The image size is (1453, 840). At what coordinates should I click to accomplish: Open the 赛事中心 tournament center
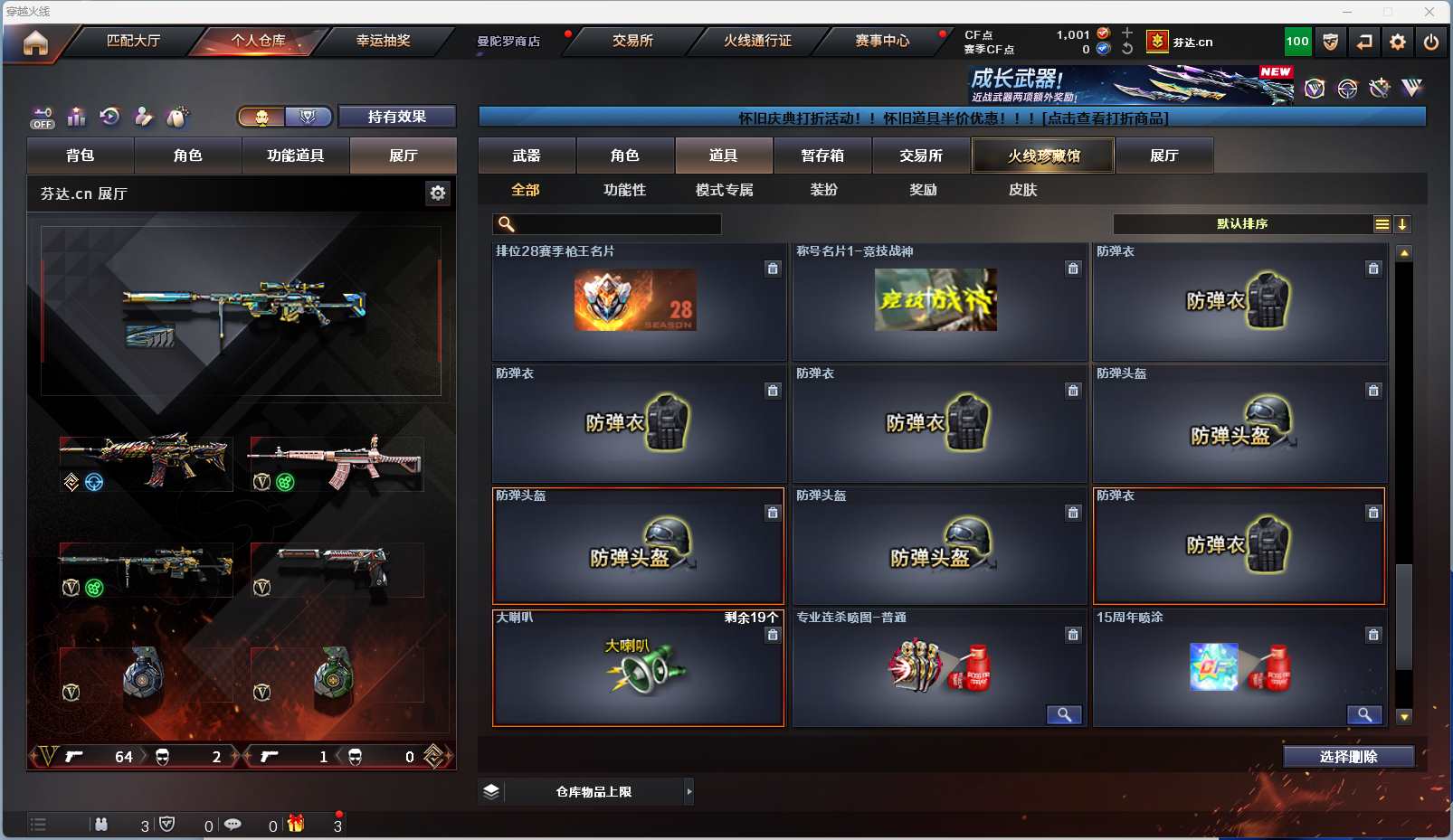point(882,41)
